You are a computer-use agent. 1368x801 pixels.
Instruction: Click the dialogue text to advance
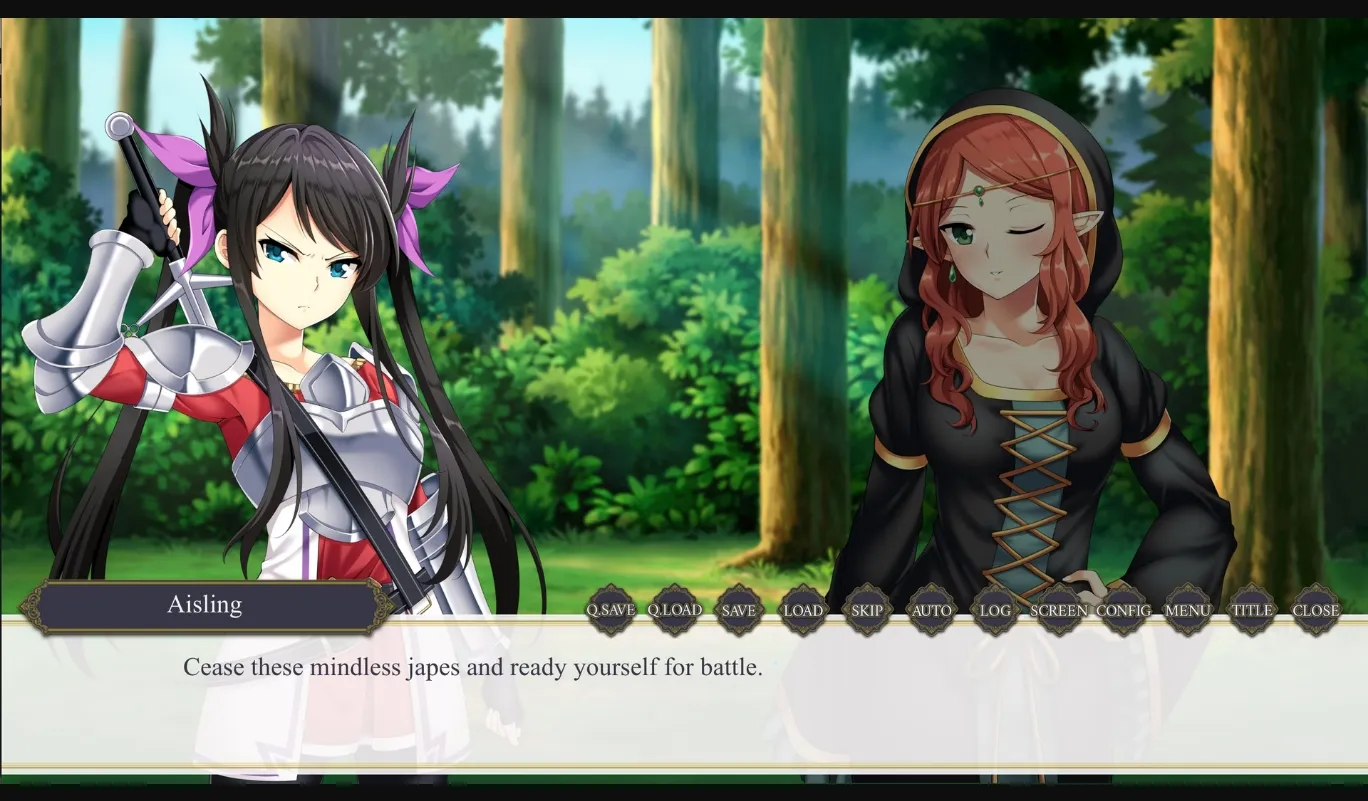coord(470,667)
